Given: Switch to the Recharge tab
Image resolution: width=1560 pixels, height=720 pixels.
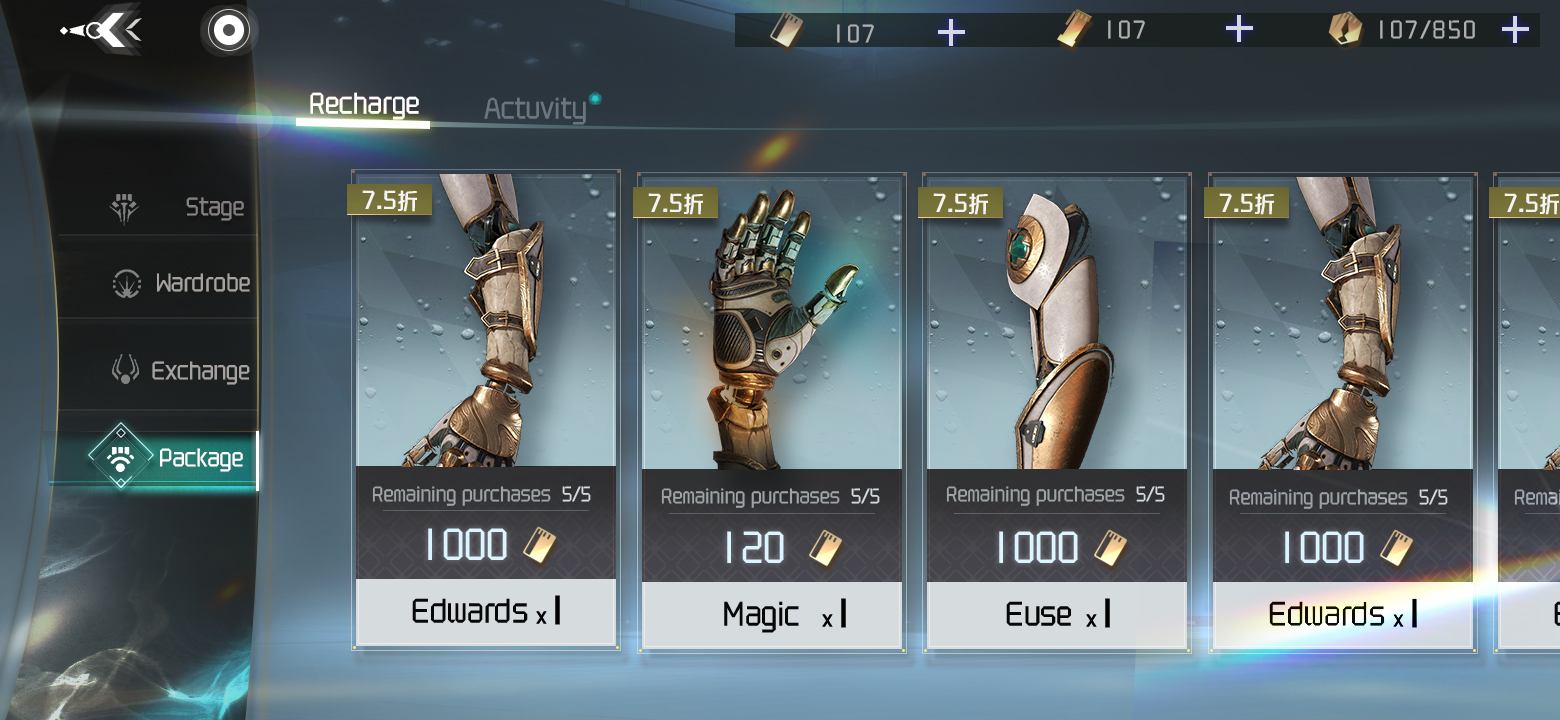Looking at the screenshot, I should 364,105.
